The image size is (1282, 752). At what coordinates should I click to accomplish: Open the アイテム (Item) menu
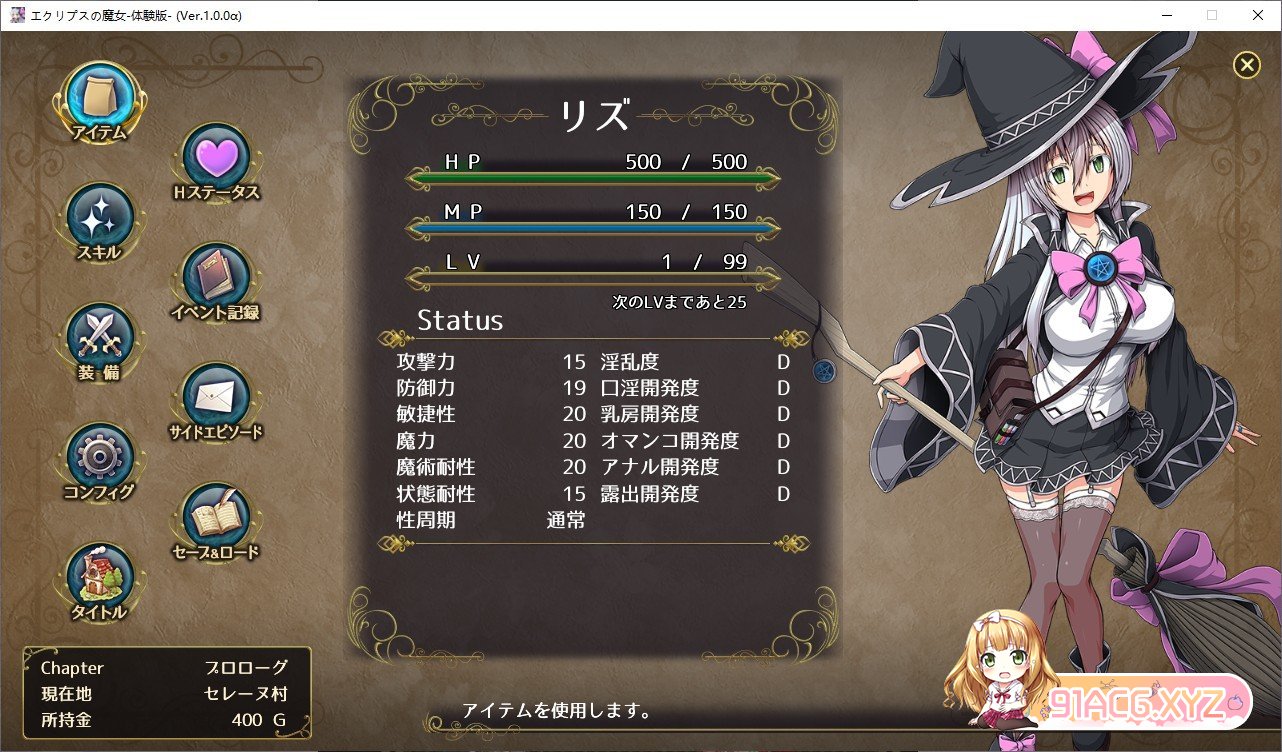pyautogui.click(x=100, y=98)
